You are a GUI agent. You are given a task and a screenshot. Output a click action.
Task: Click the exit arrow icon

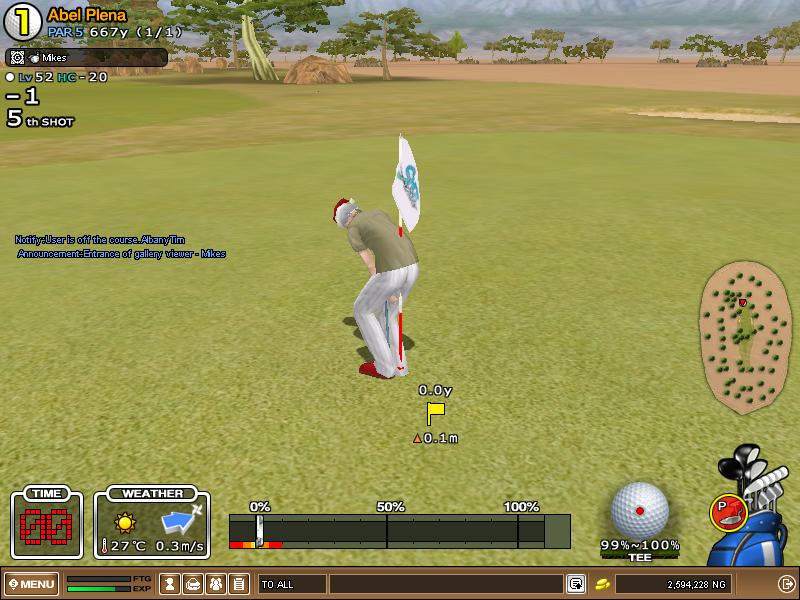[x=786, y=584]
